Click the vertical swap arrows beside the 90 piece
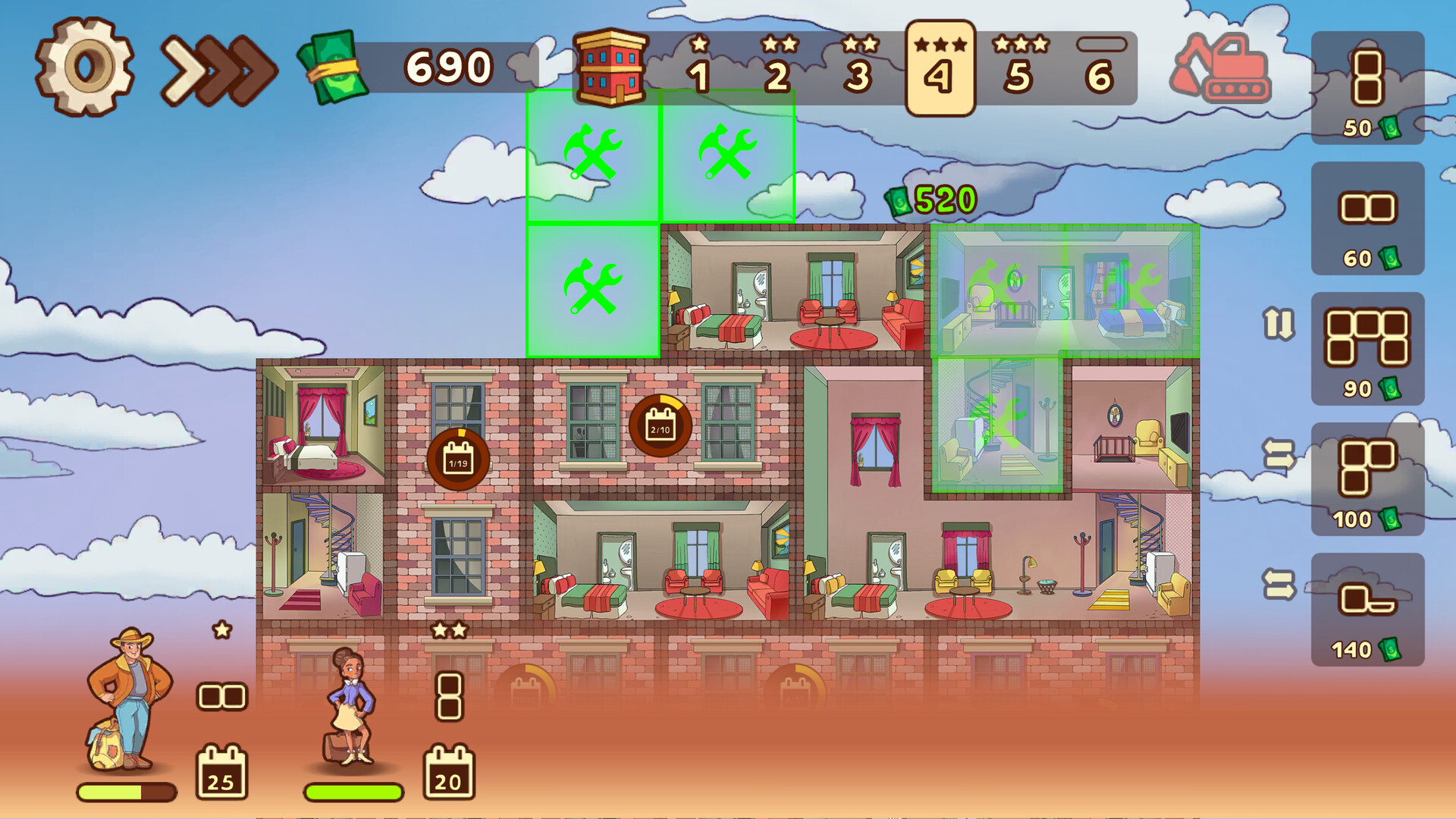Image resolution: width=1456 pixels, height=819 pixels. point(1278,322)
